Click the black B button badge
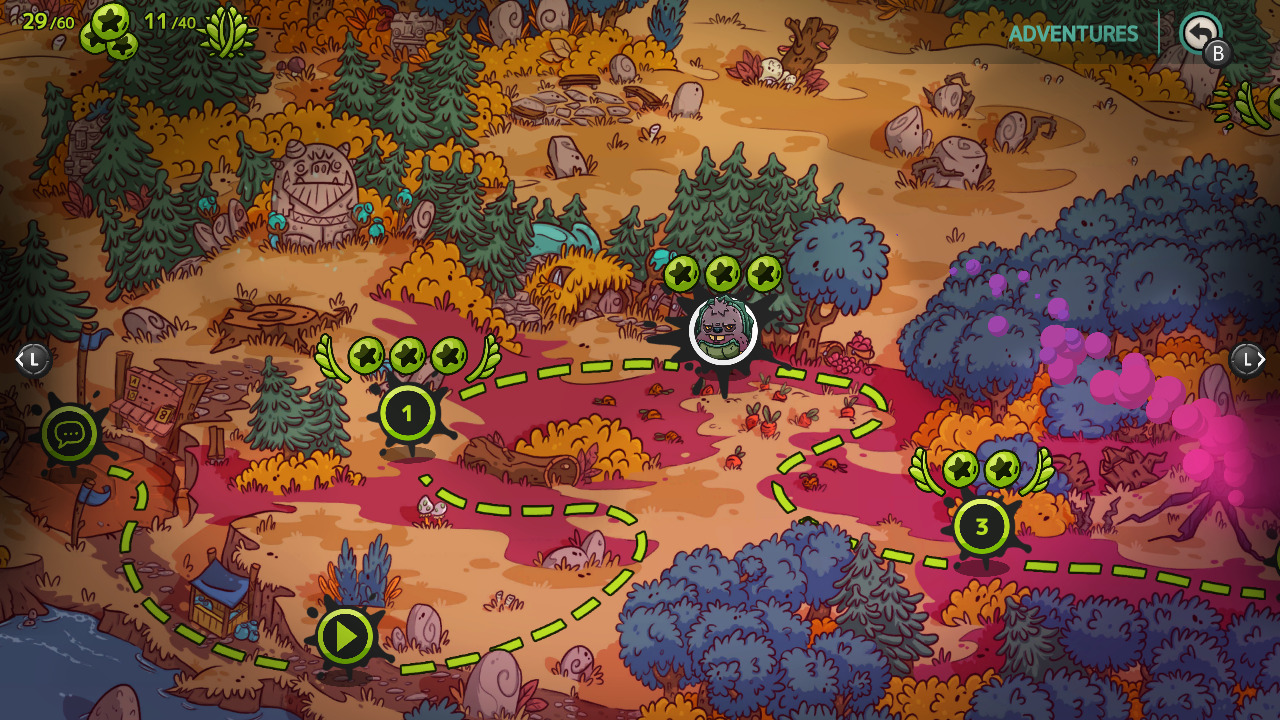Screen dimensions: 1280x720 click(1218, 53)
